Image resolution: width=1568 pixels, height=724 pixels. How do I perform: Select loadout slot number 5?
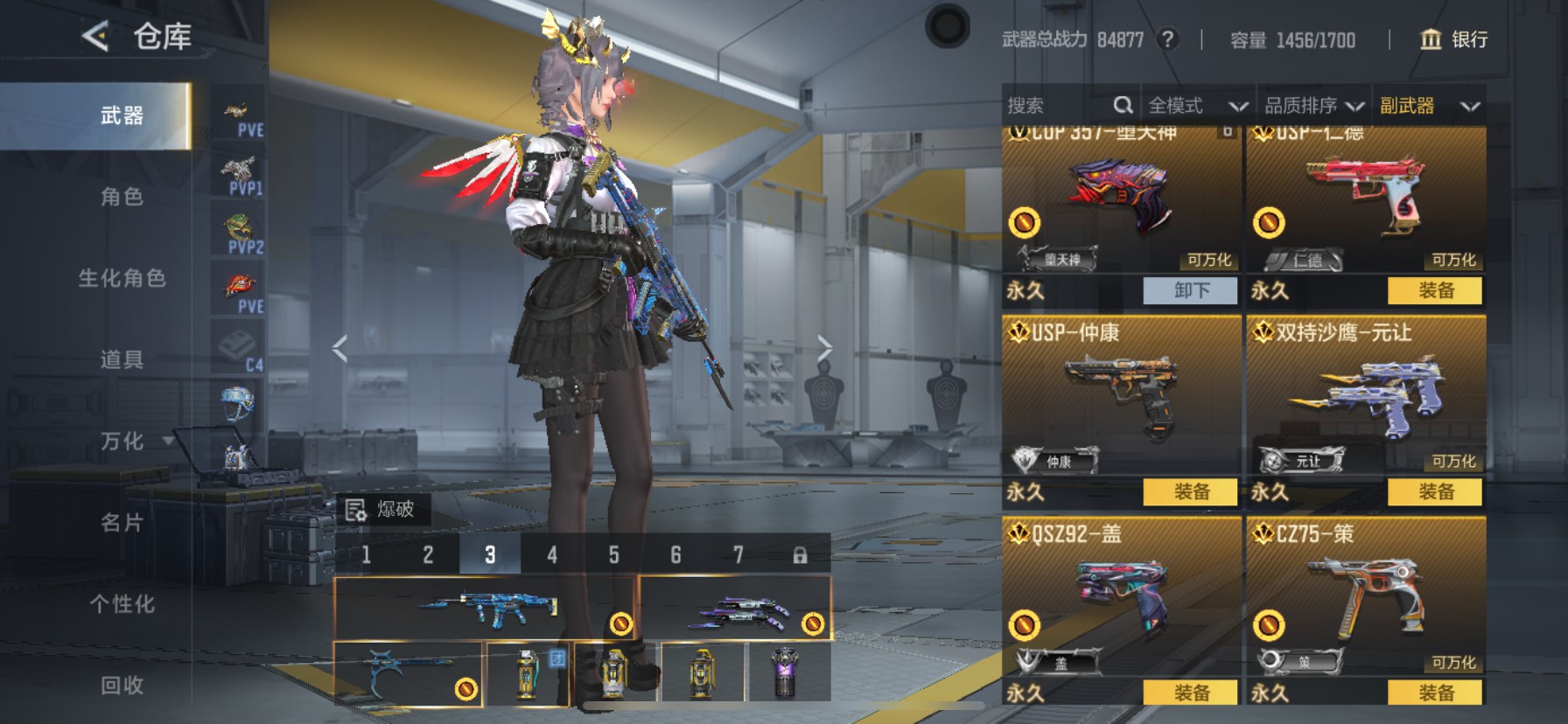click(613, 554)
